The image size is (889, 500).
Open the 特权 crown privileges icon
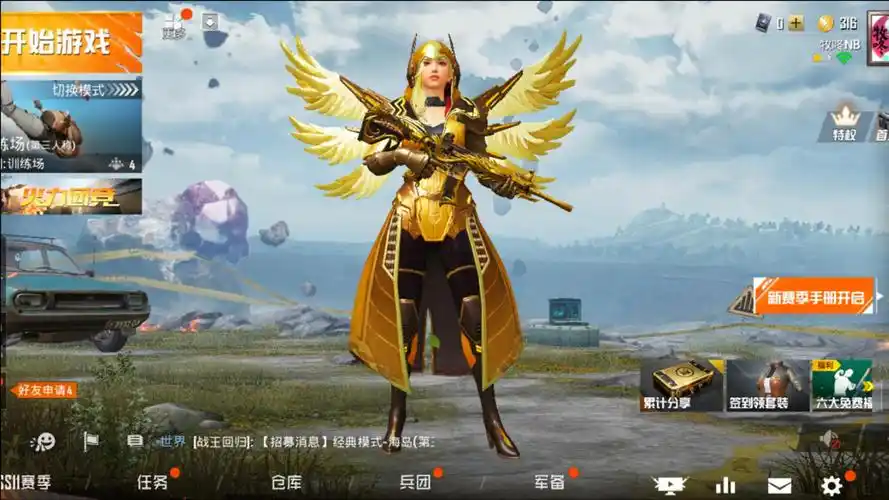click(846, 124)
